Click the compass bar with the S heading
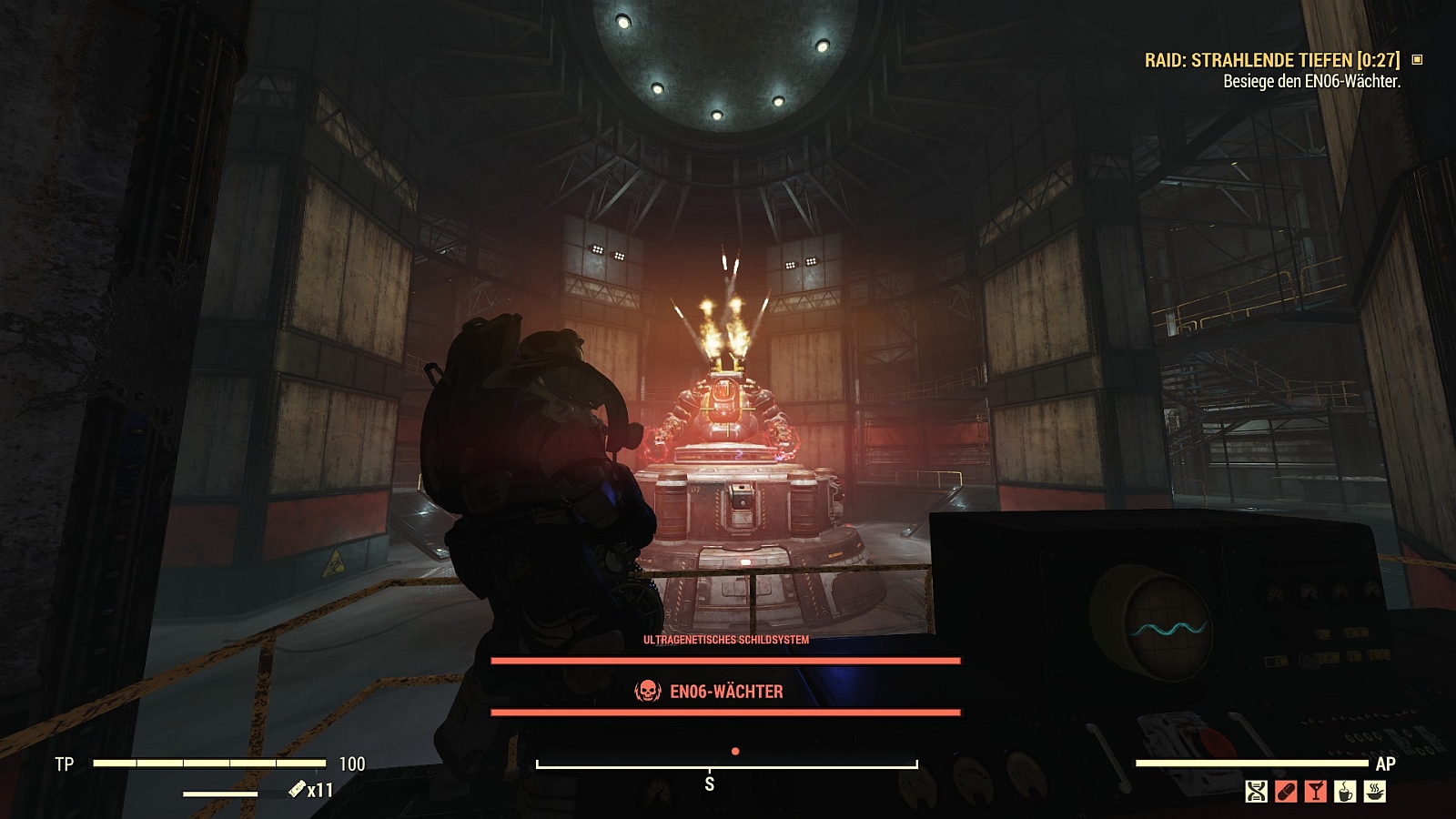 coord(726,766)
